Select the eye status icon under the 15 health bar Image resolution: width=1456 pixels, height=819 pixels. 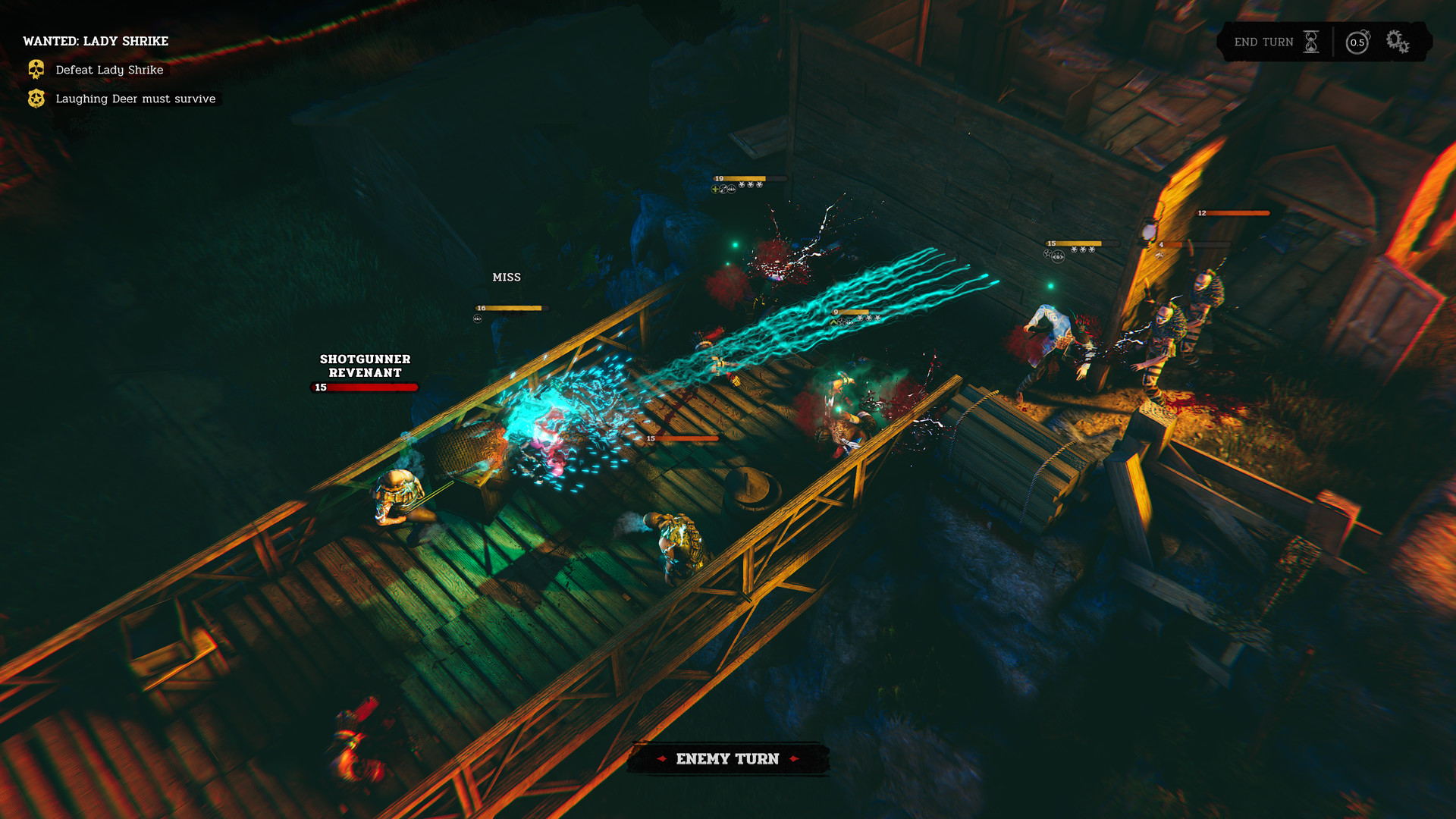1058,258
